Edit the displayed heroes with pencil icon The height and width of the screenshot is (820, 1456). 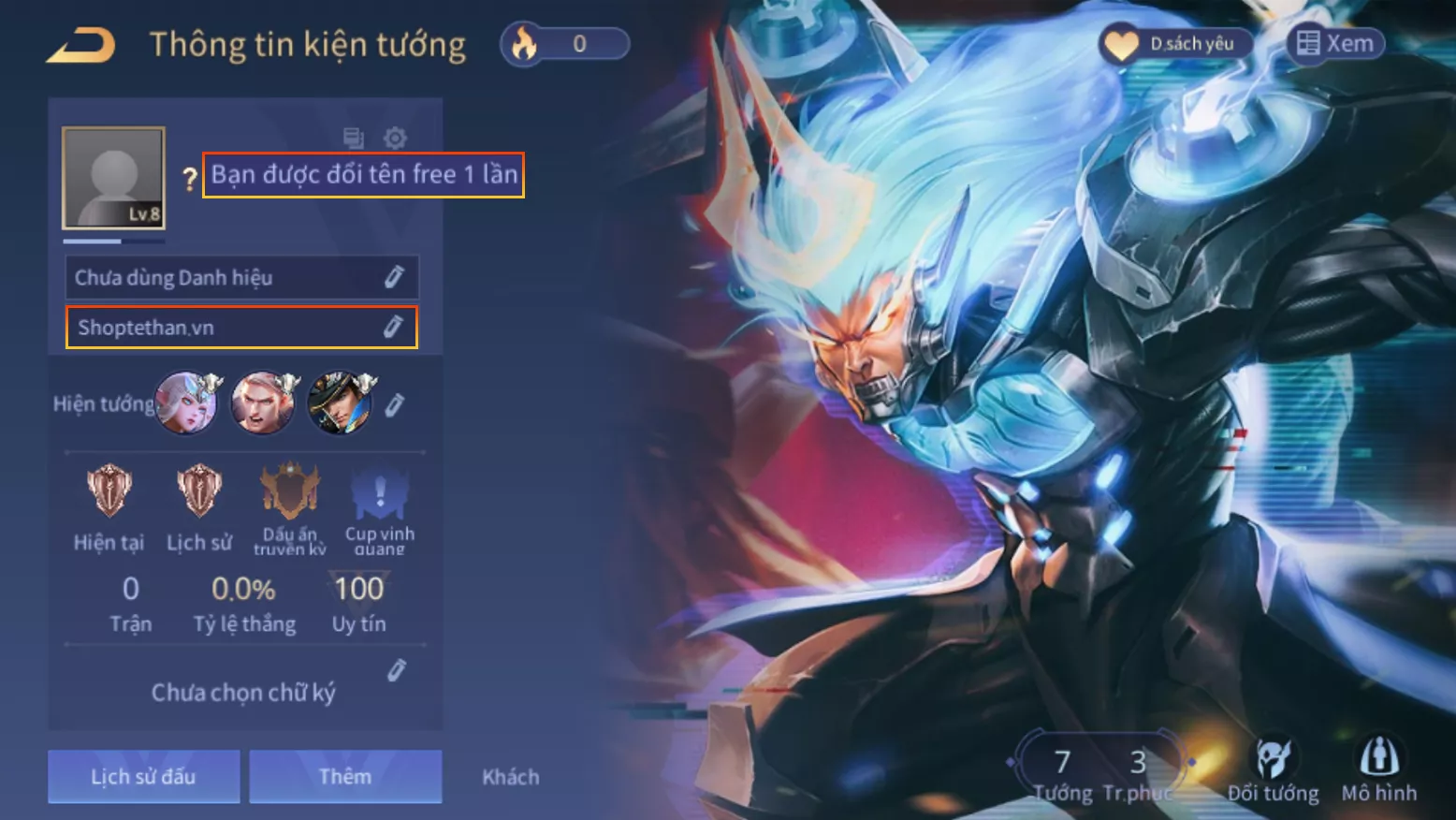point(395,404)
